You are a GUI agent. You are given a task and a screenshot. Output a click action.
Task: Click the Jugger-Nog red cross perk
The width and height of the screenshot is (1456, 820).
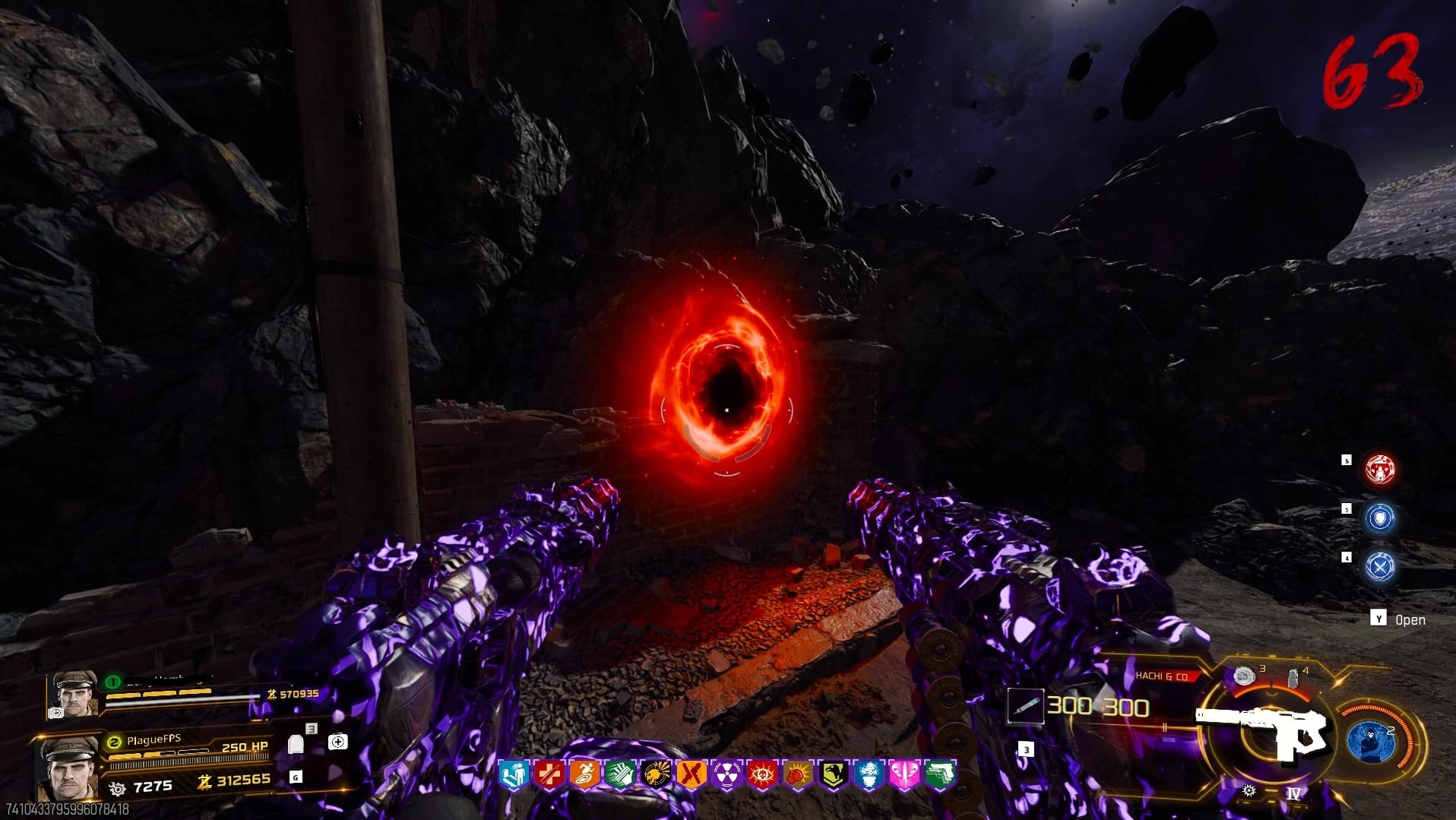click(549, 776)
